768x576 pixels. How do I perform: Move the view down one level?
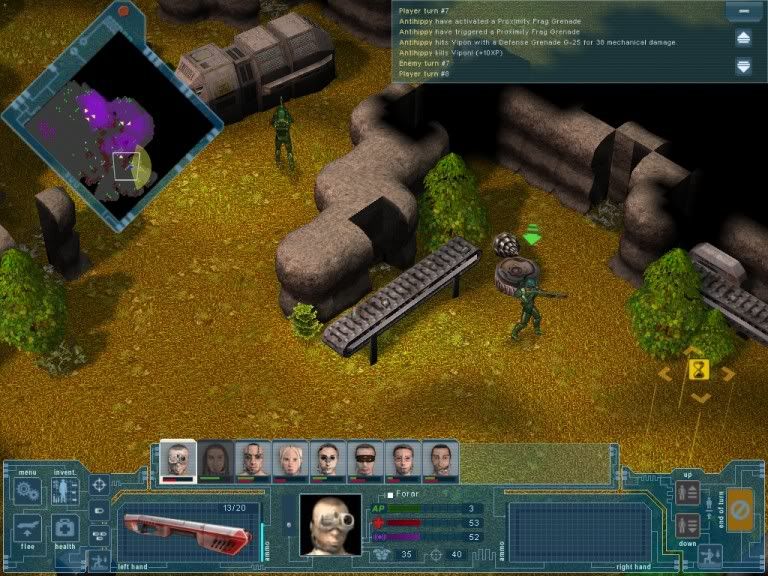coord(687,524)
